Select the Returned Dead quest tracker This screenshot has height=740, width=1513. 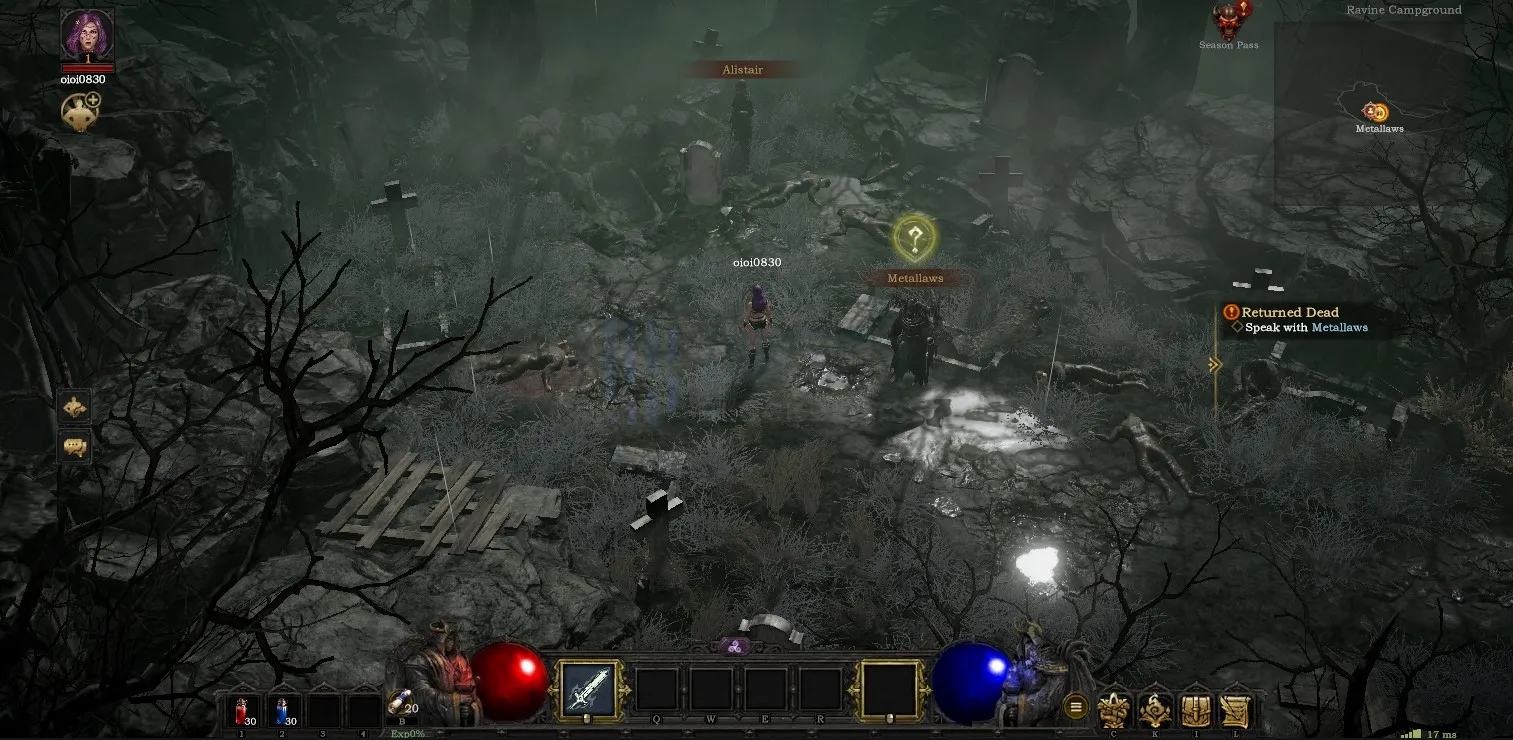click(1289, 312)
